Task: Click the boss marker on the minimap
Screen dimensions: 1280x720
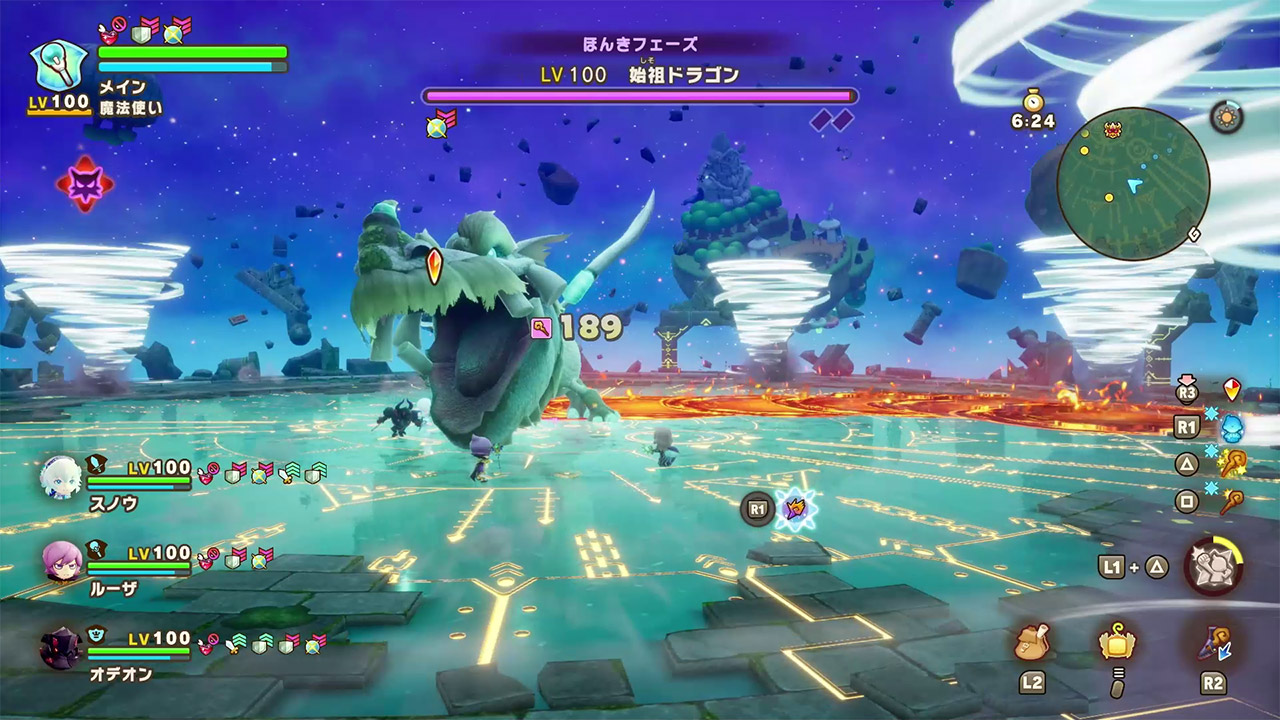Action: (1112, 129)
